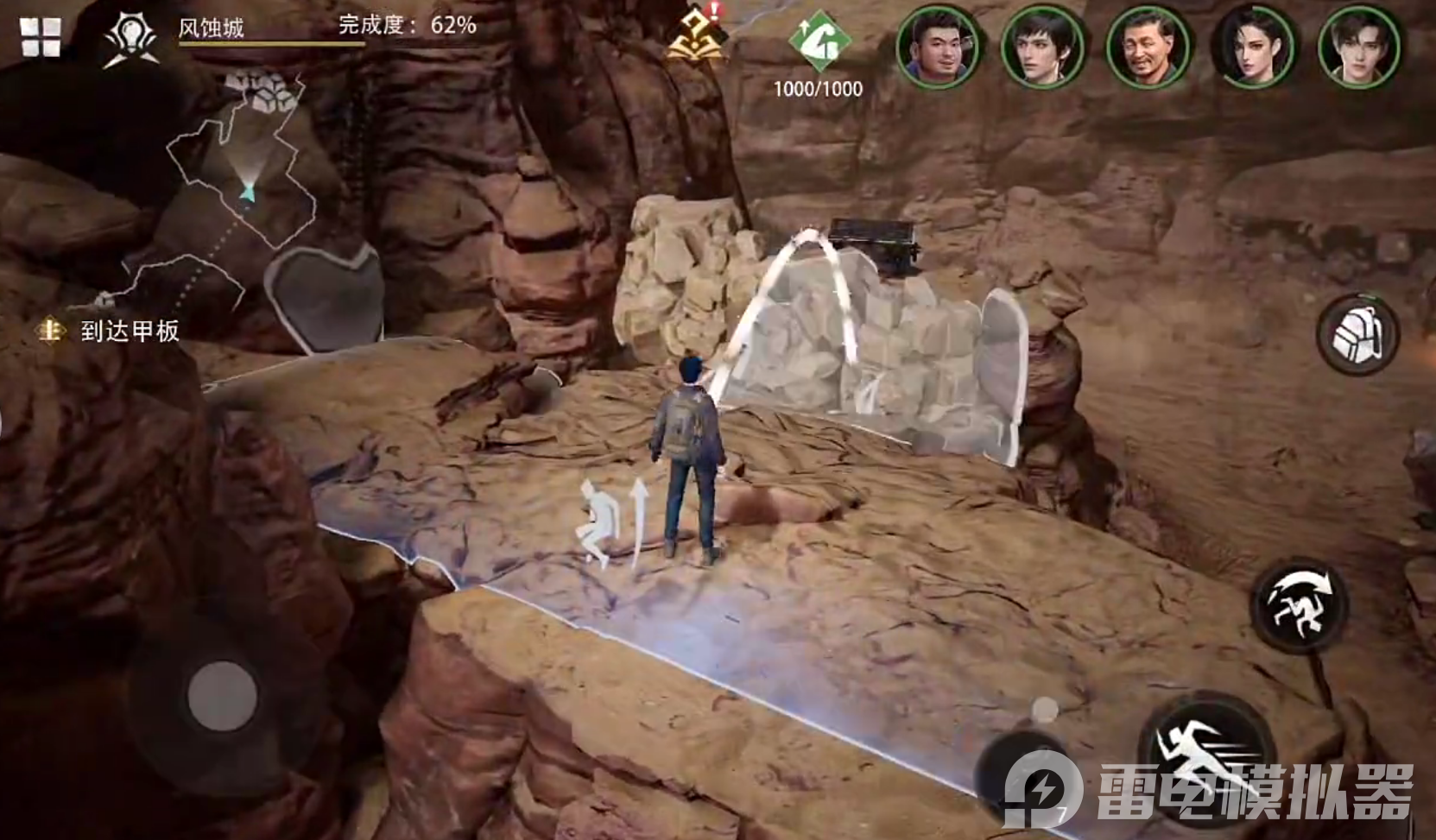
Task: Open the backpack inventory
Action: 1357,334
